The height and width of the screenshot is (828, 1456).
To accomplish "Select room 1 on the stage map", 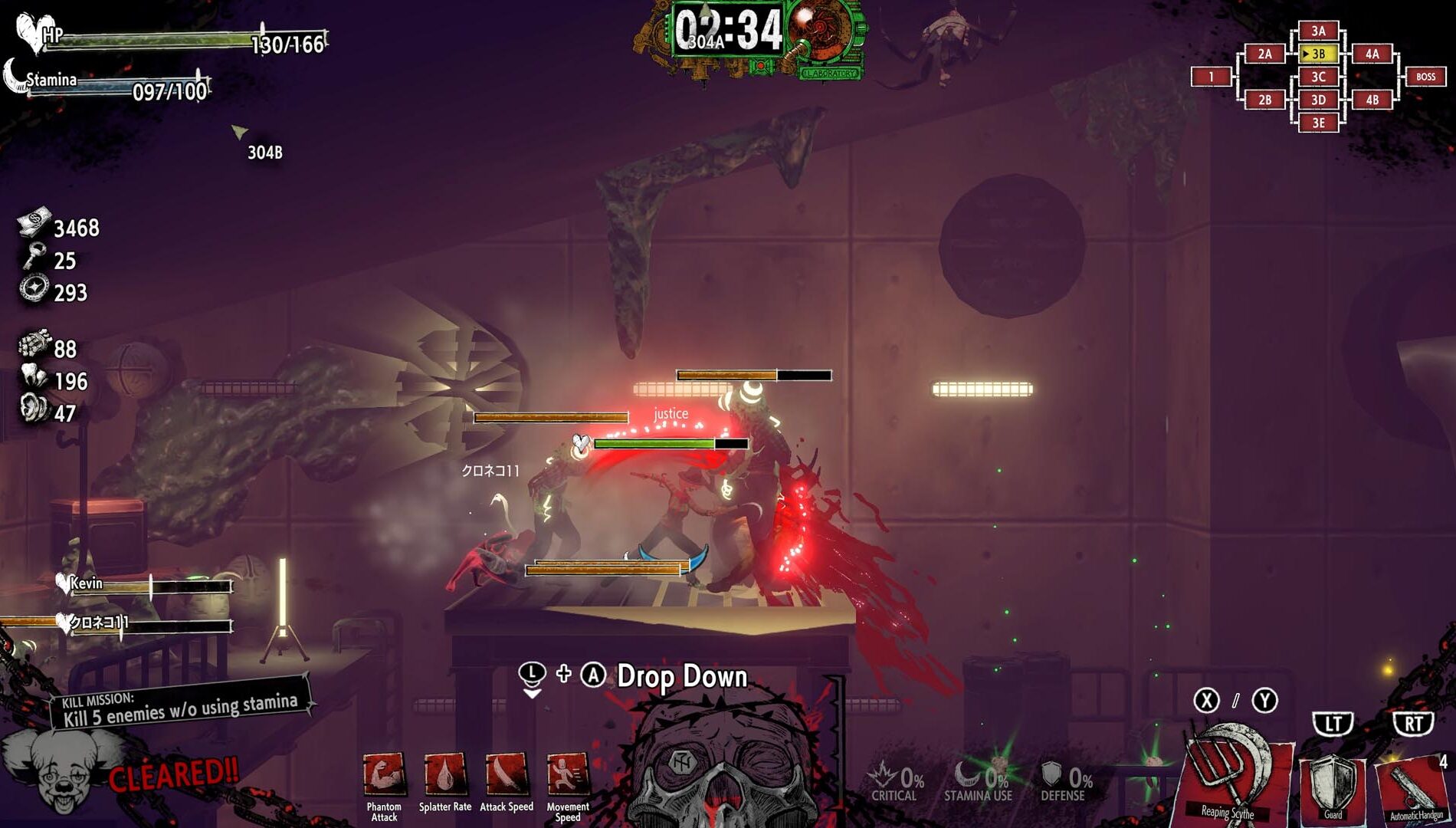I will coord(1211,77).
